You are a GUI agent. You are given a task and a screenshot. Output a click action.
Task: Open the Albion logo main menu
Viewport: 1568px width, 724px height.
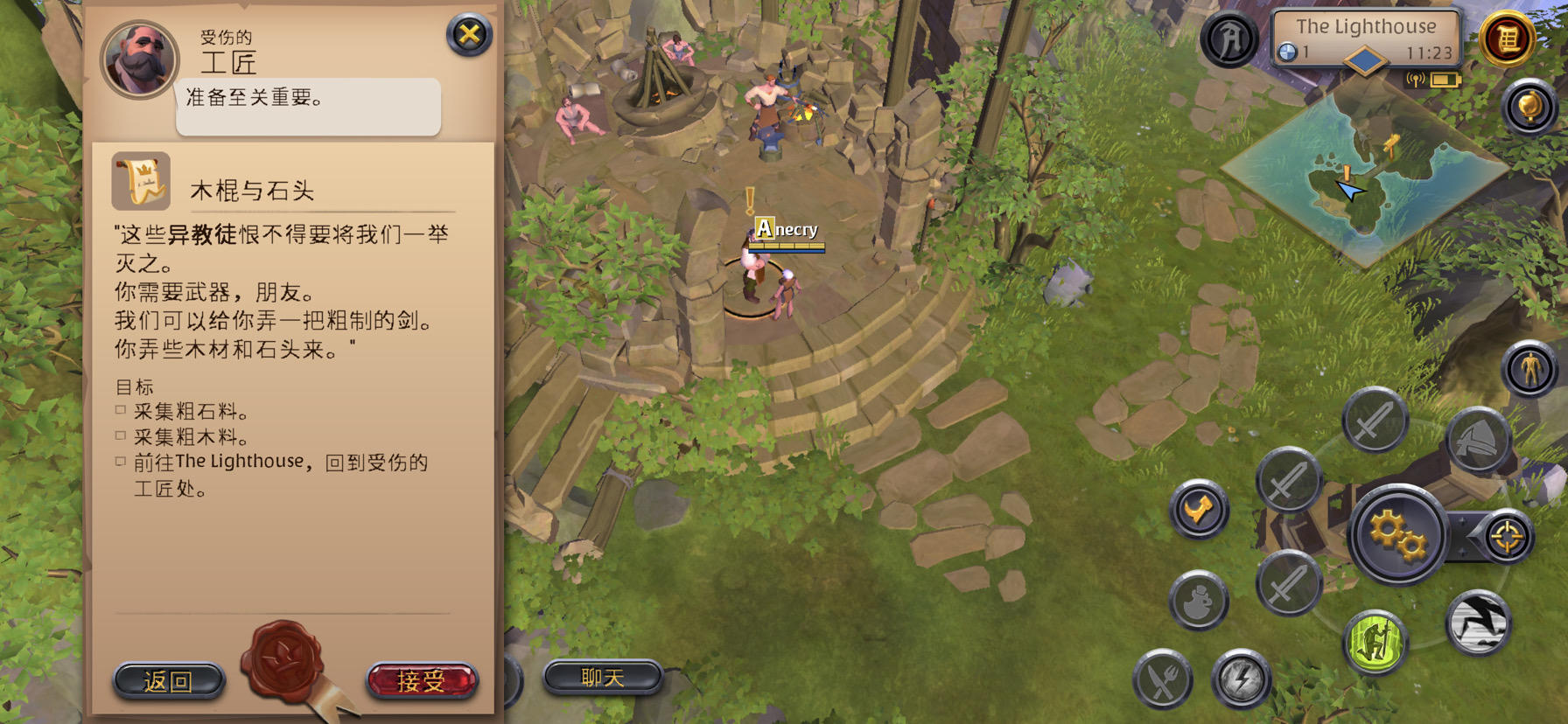[1228, 39]
